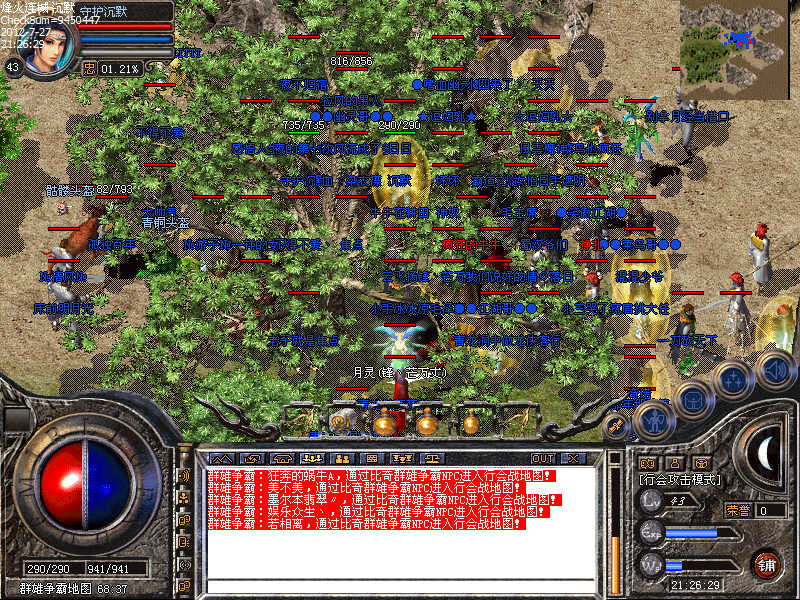800x600 pixels.
Task: Open the character equipment round button
Action: [653, 421]
